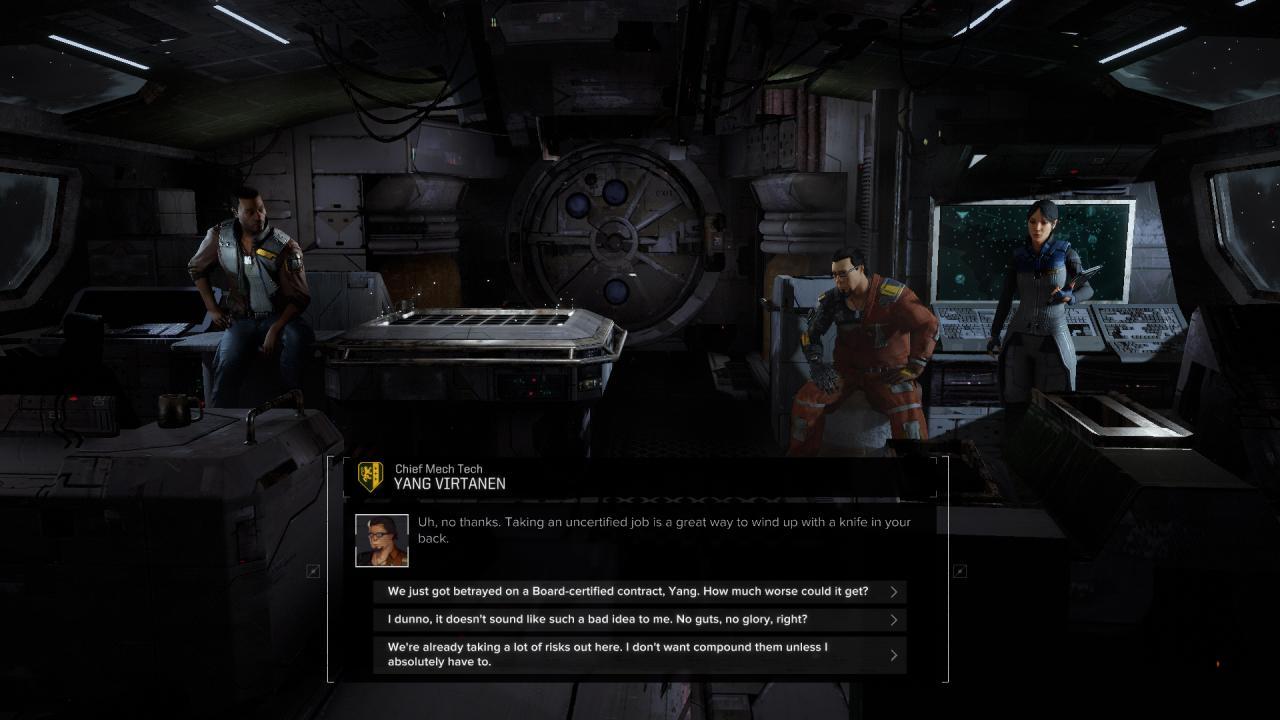Open the chevron beside the 'No guts, no glory' reply
This screenshot has height=720, width=1280.
pyautogui.click(x=893, y=618)
